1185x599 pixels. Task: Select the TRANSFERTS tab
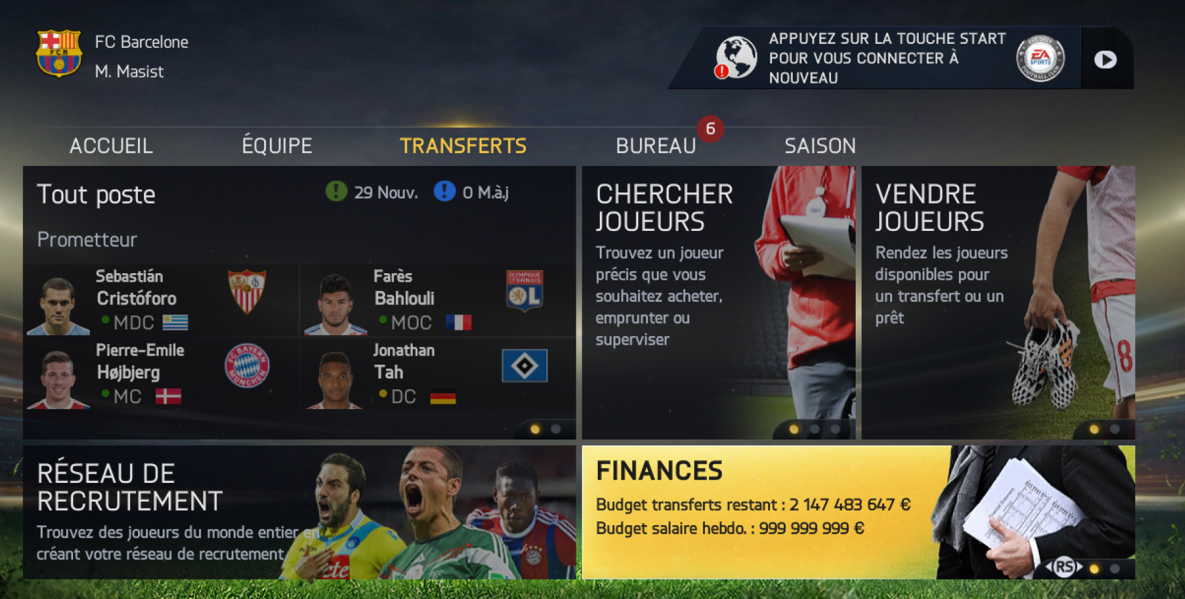(463, 146)
